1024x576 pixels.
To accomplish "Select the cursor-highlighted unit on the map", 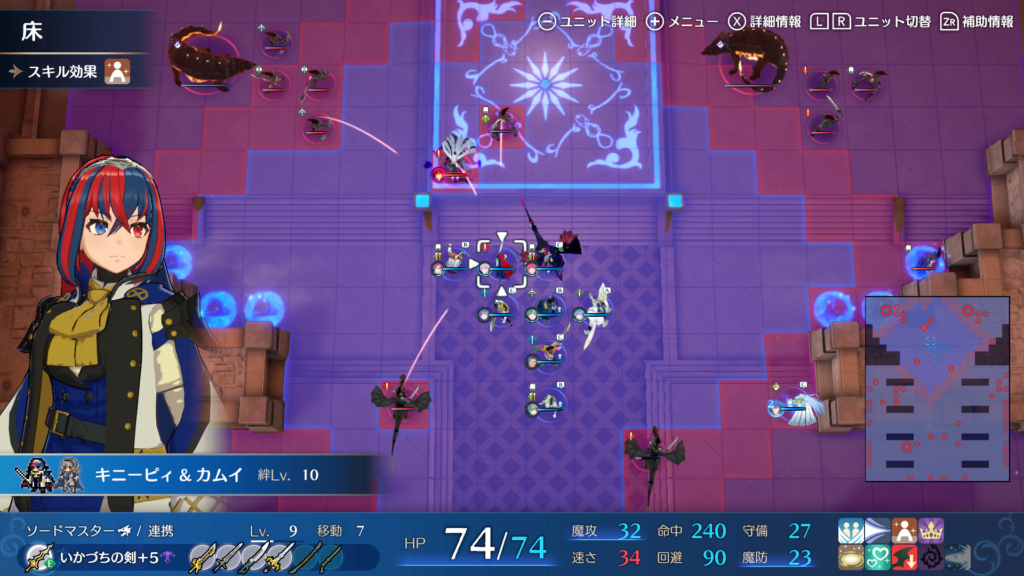I will [502, 264].
